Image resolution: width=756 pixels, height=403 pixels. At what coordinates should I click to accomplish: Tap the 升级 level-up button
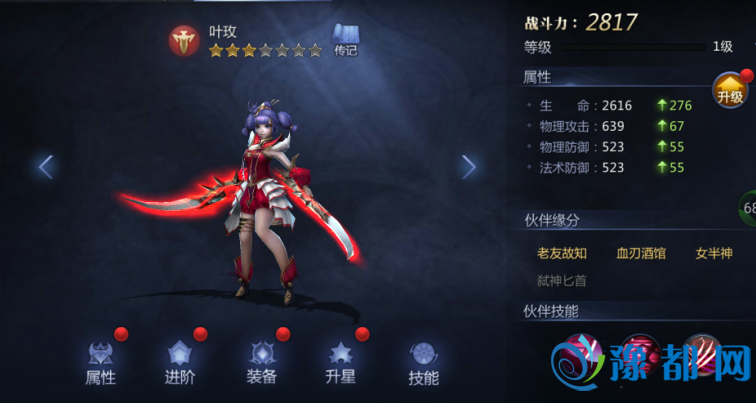point(730,93)
